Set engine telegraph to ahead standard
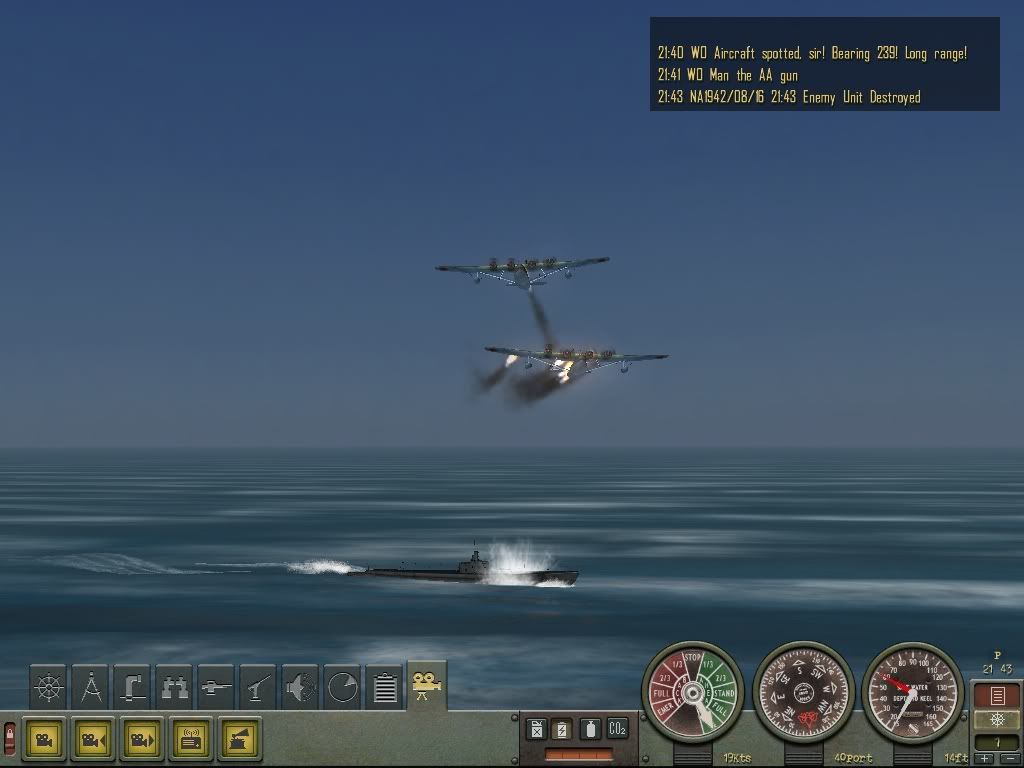This screenshot has height=768, width=1024. click(x=725, y=691)
